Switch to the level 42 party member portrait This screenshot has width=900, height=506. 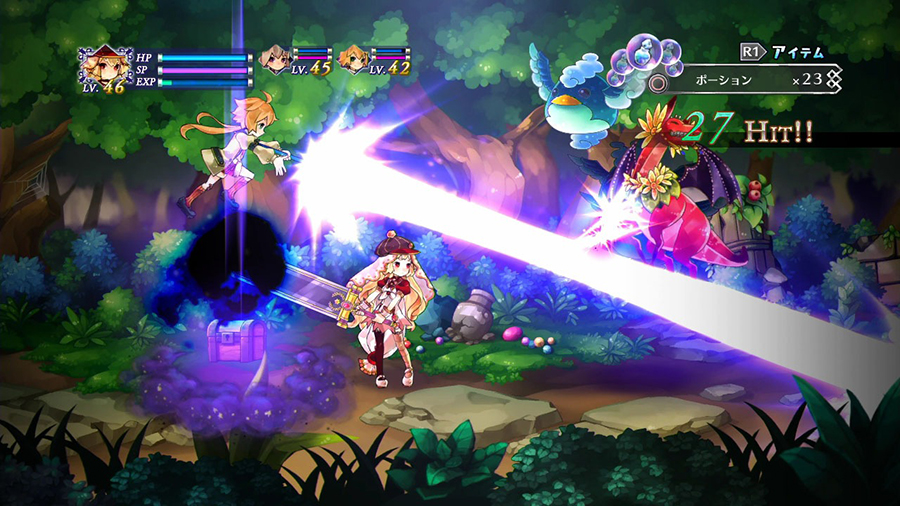click(354, 58)
